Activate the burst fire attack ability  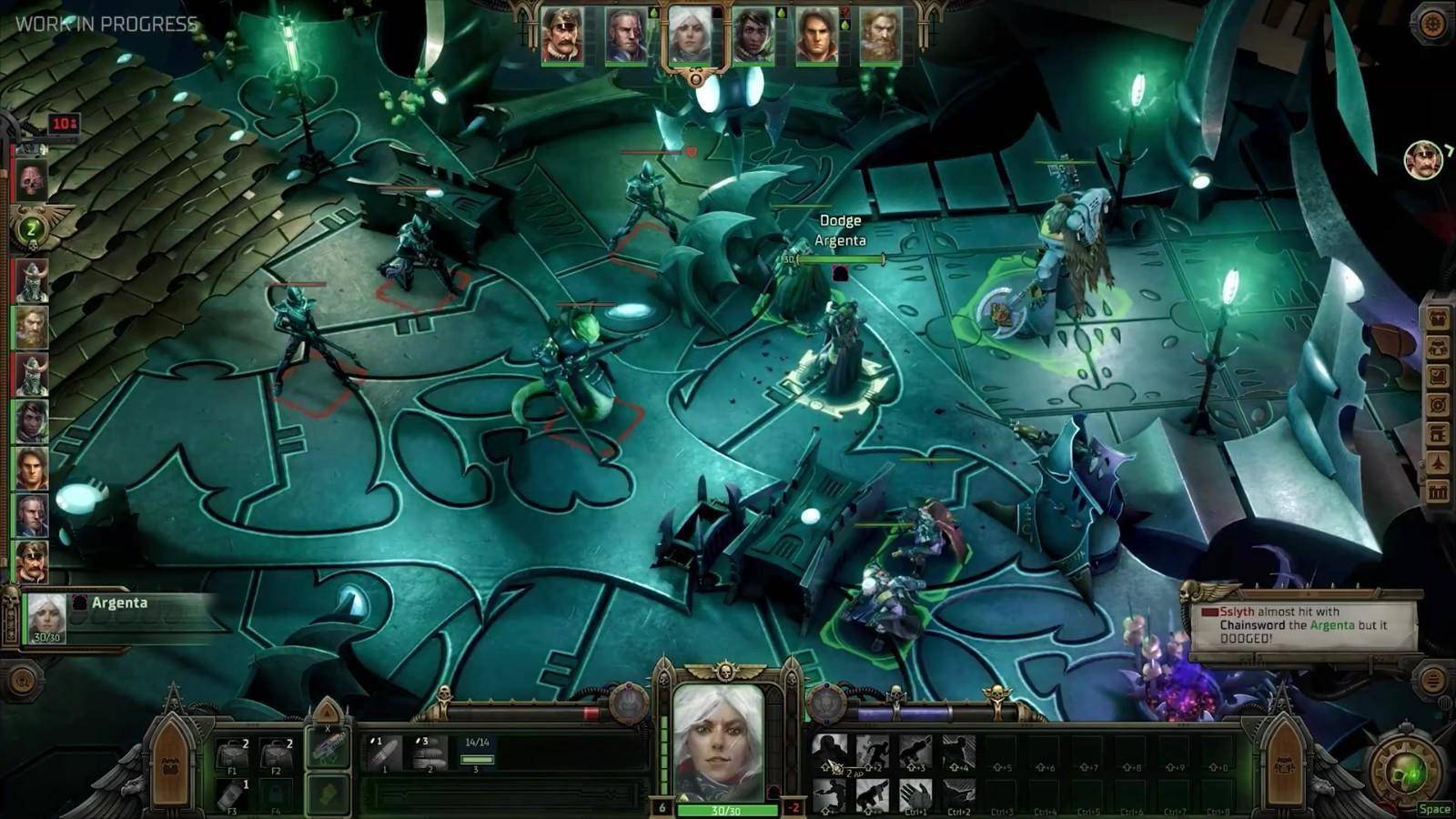(x=428, y=753)
